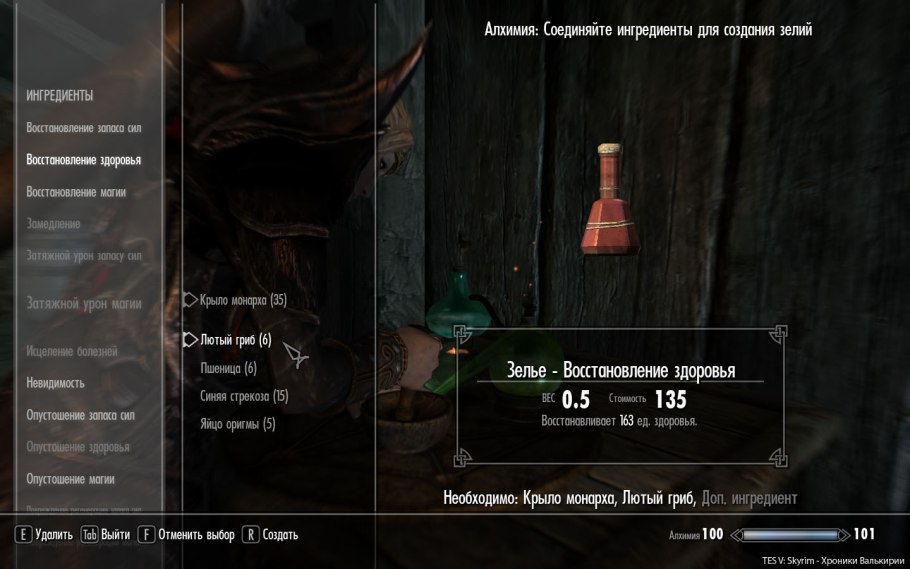Select the Опустошение запаса сил effect
910x569 pixels.
tap(80, 415)
